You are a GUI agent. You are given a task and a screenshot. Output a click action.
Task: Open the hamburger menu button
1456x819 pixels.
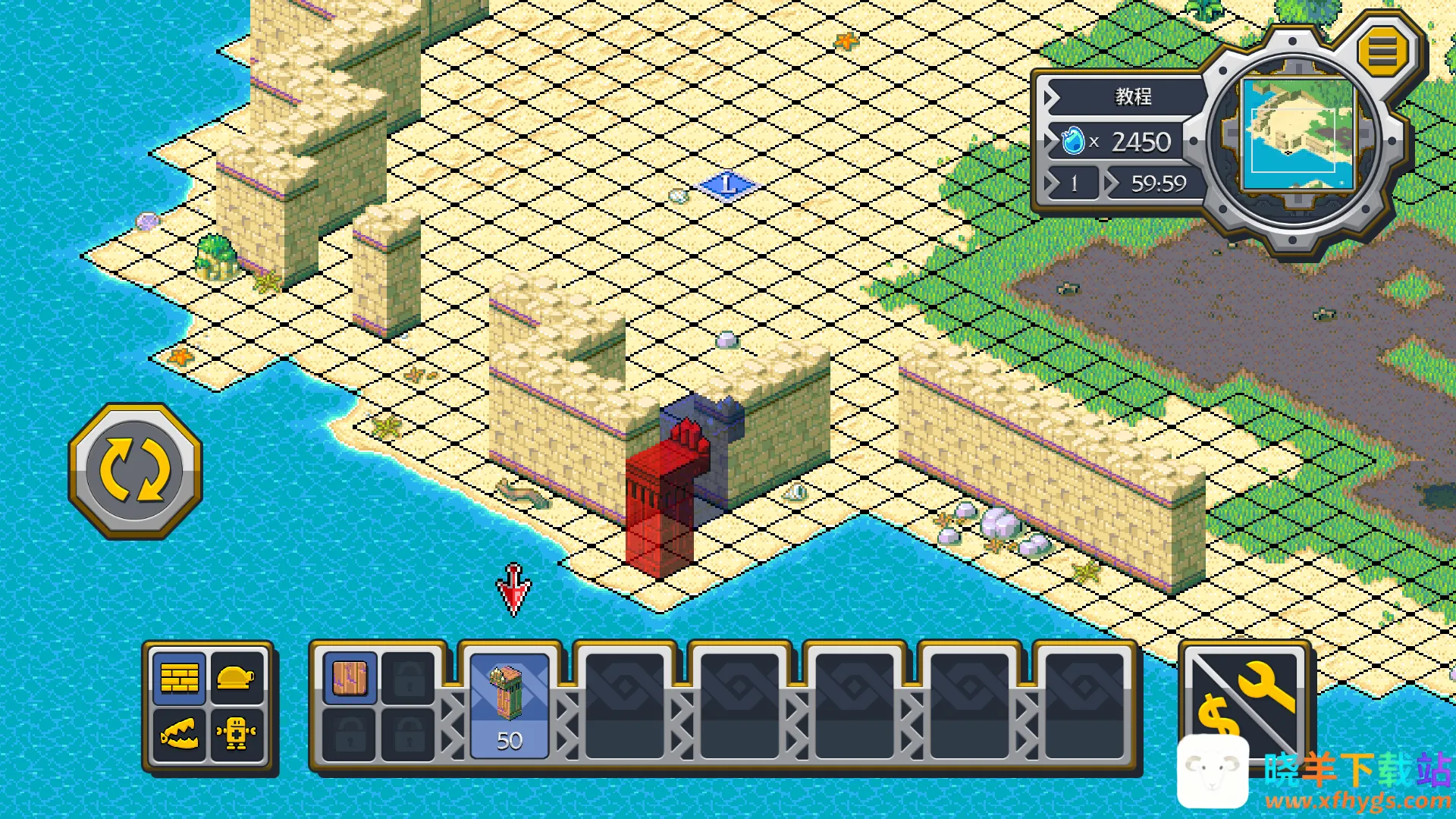[x=1382, y=52]
